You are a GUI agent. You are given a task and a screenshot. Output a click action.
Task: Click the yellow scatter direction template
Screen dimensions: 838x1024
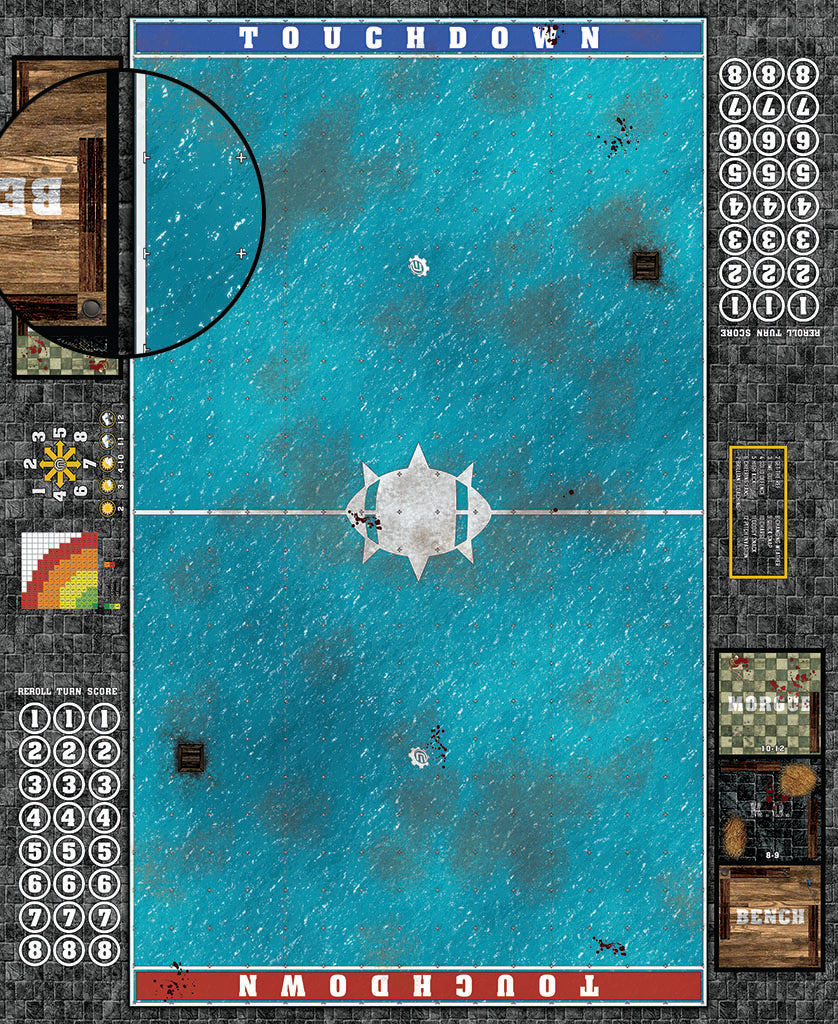[x=61, y=465]
